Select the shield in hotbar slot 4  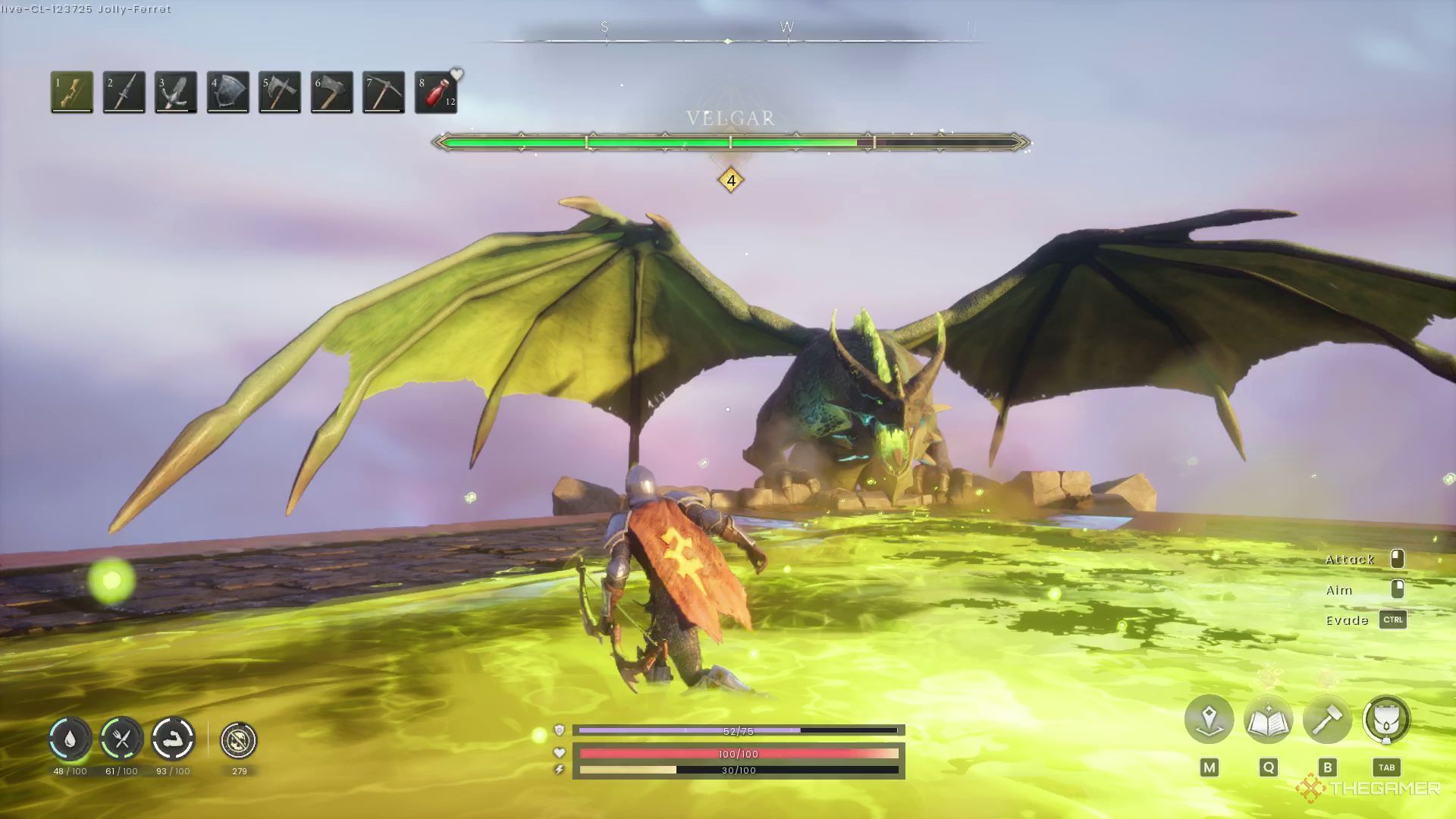pyautogui.click(x=227, y=92)
